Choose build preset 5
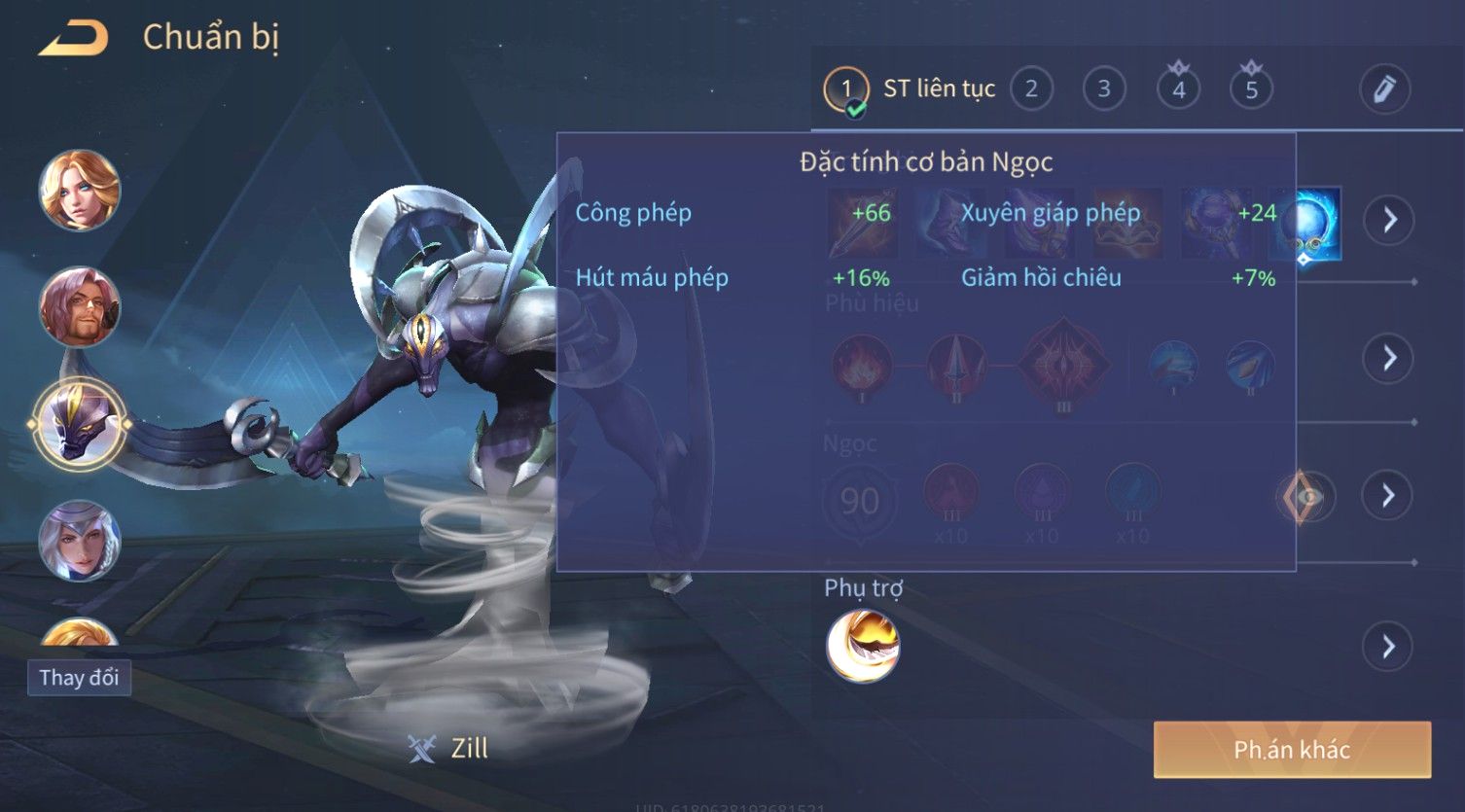1465x812 pixels. [x=1251, y=89]
